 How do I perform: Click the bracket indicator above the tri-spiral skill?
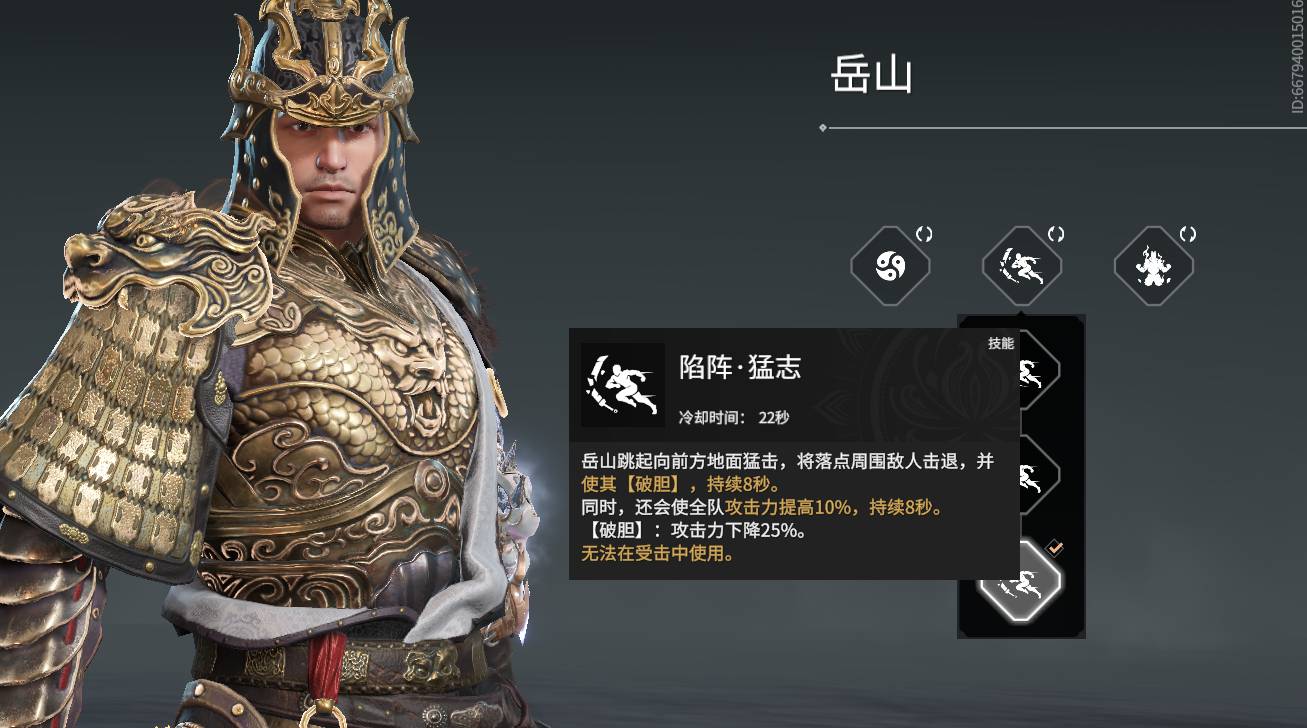click(923, 233)
